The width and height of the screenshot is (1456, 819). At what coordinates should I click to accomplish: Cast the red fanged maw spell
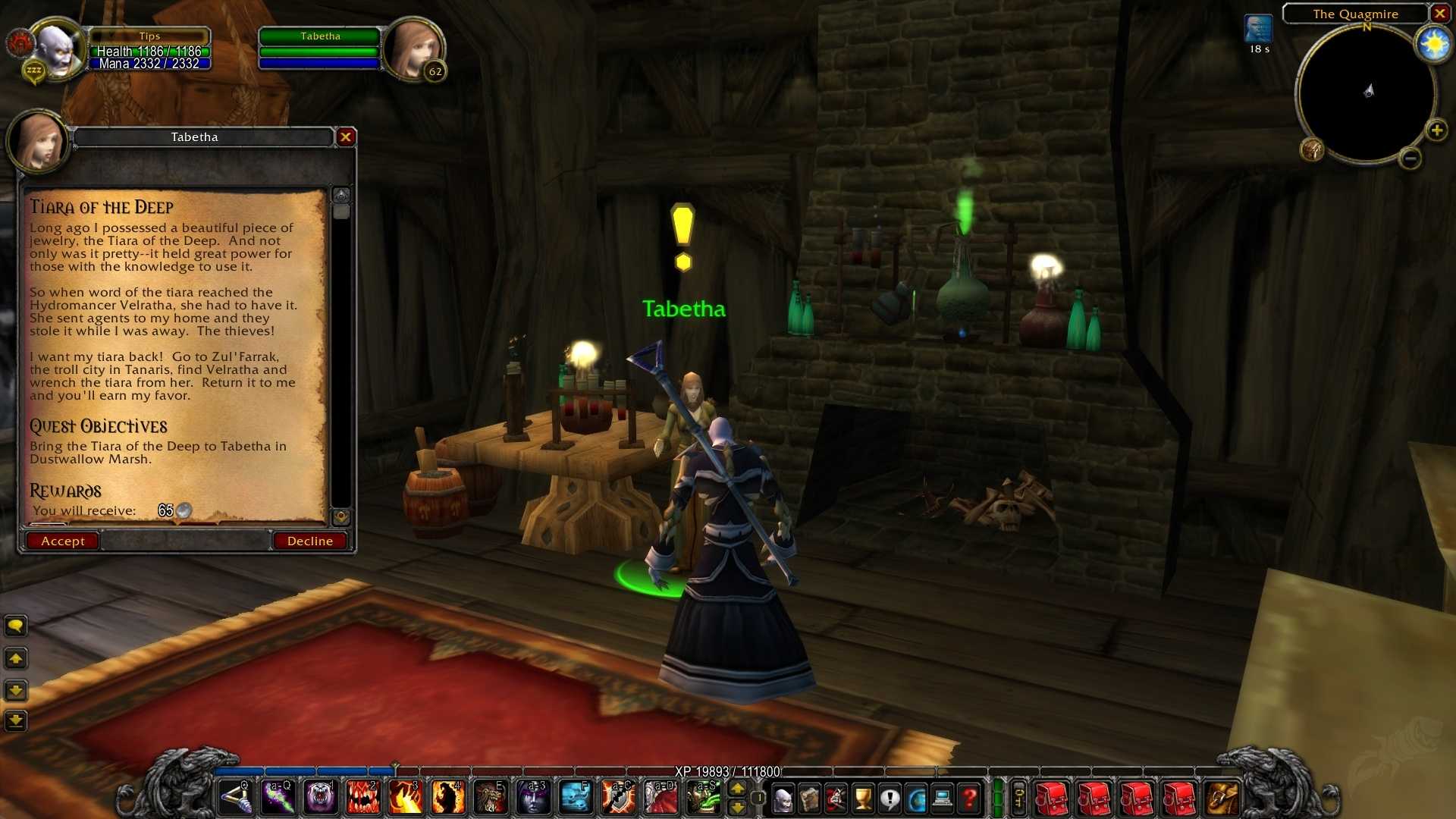(363, 798)
